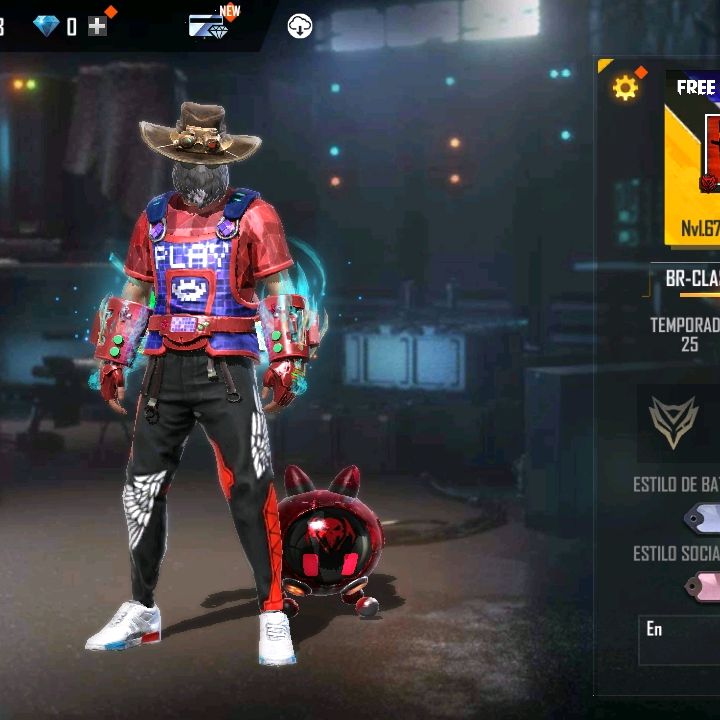The height and width of the screenshot is (720, 720).
Task: Tap the cloud download icon
Action: pos(300,27)
